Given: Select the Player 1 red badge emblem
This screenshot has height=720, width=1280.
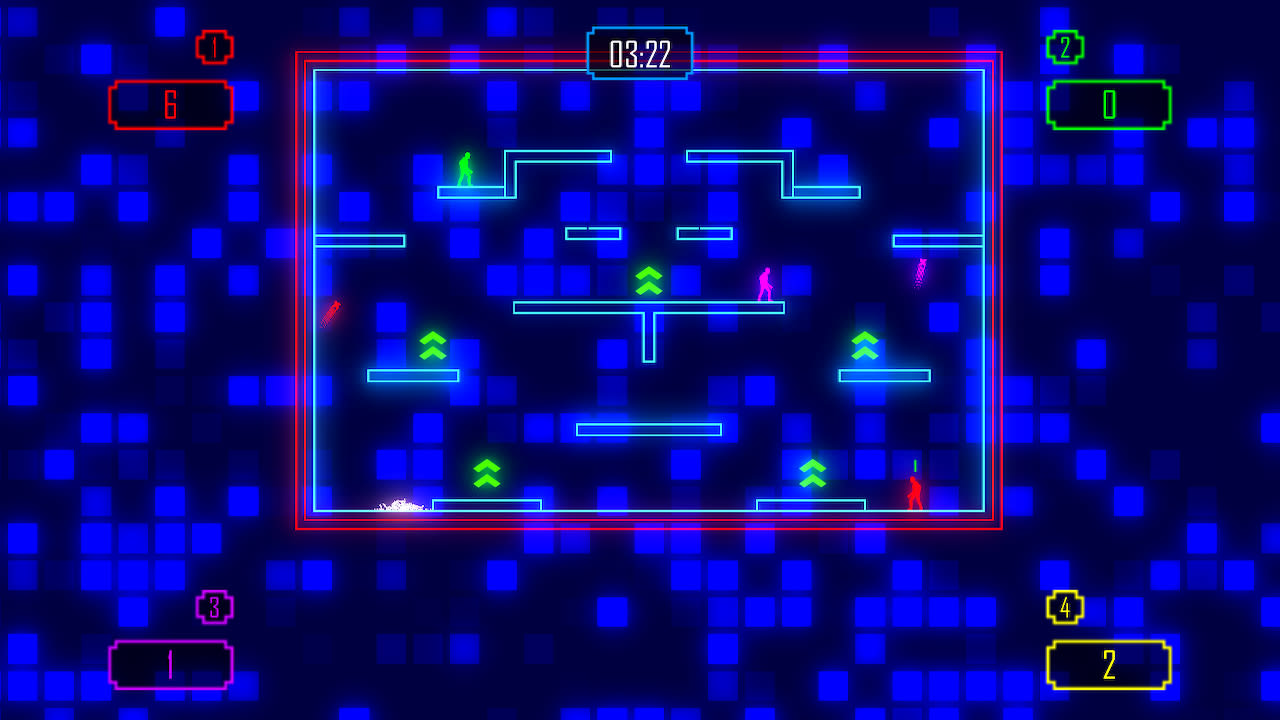Looking at the screenshot, I should tap(213, 45).
